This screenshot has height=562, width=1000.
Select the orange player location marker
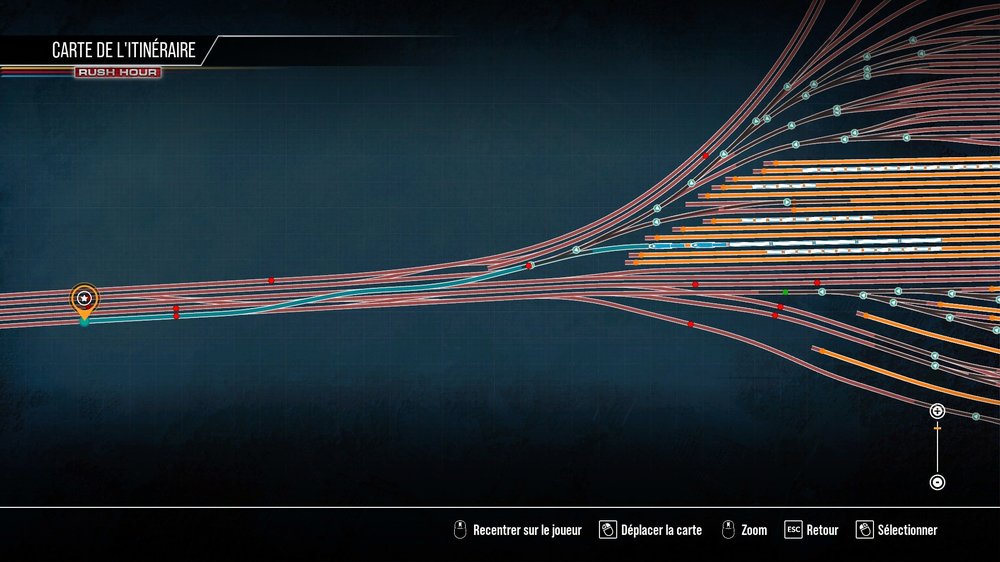click(x=85, y=299)
